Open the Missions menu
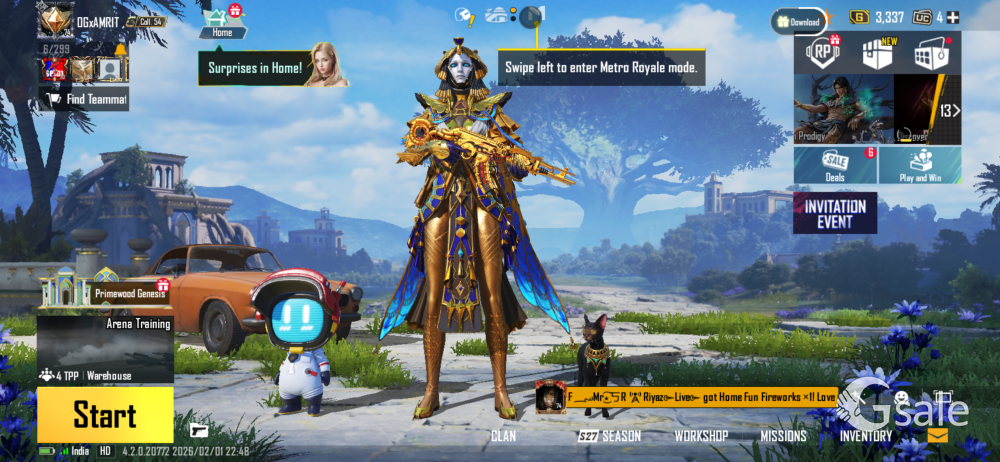1000x462 pixels. [783, 436]
